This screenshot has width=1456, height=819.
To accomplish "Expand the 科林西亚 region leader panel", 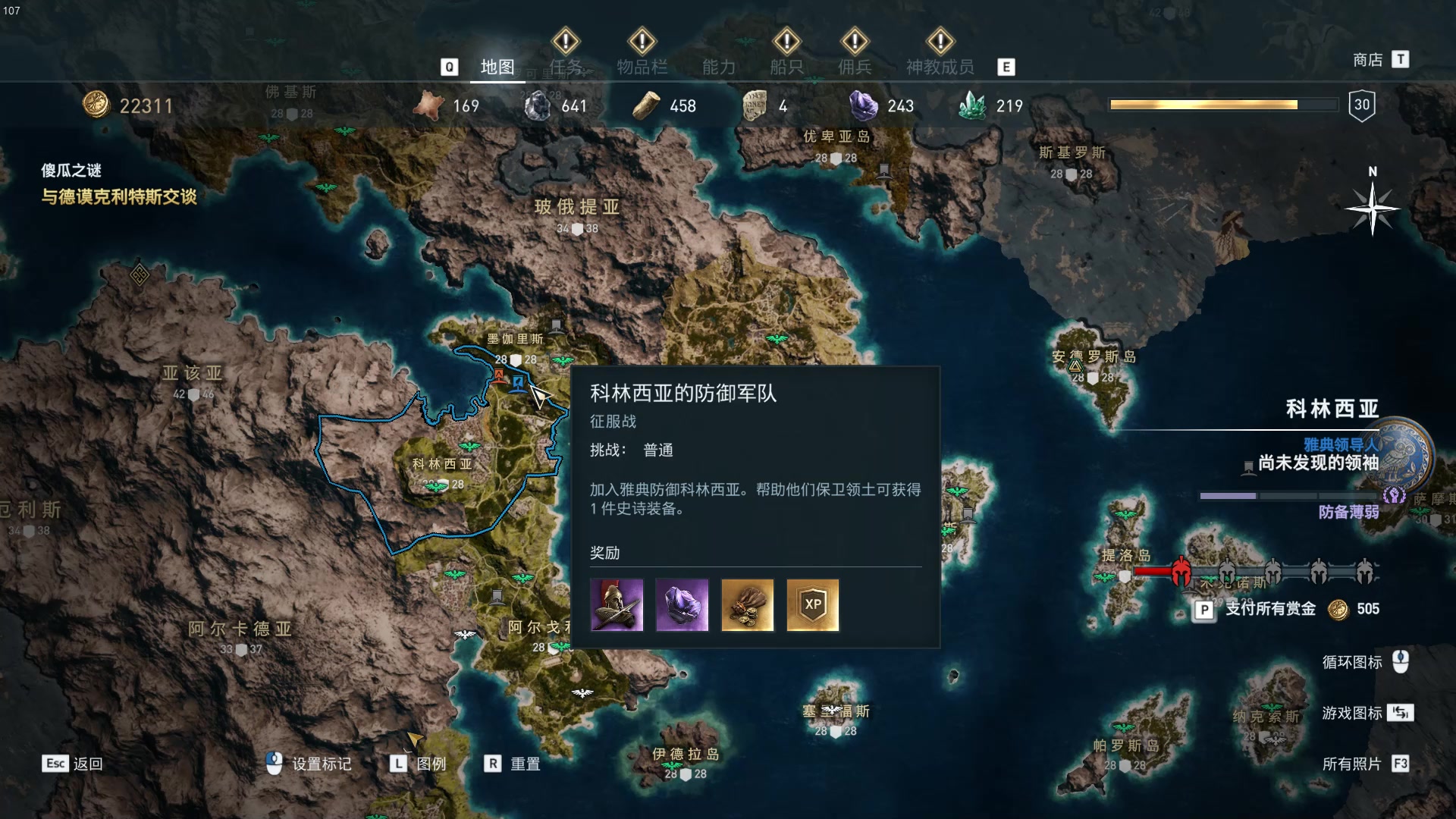I will (x=1332, y=408).
